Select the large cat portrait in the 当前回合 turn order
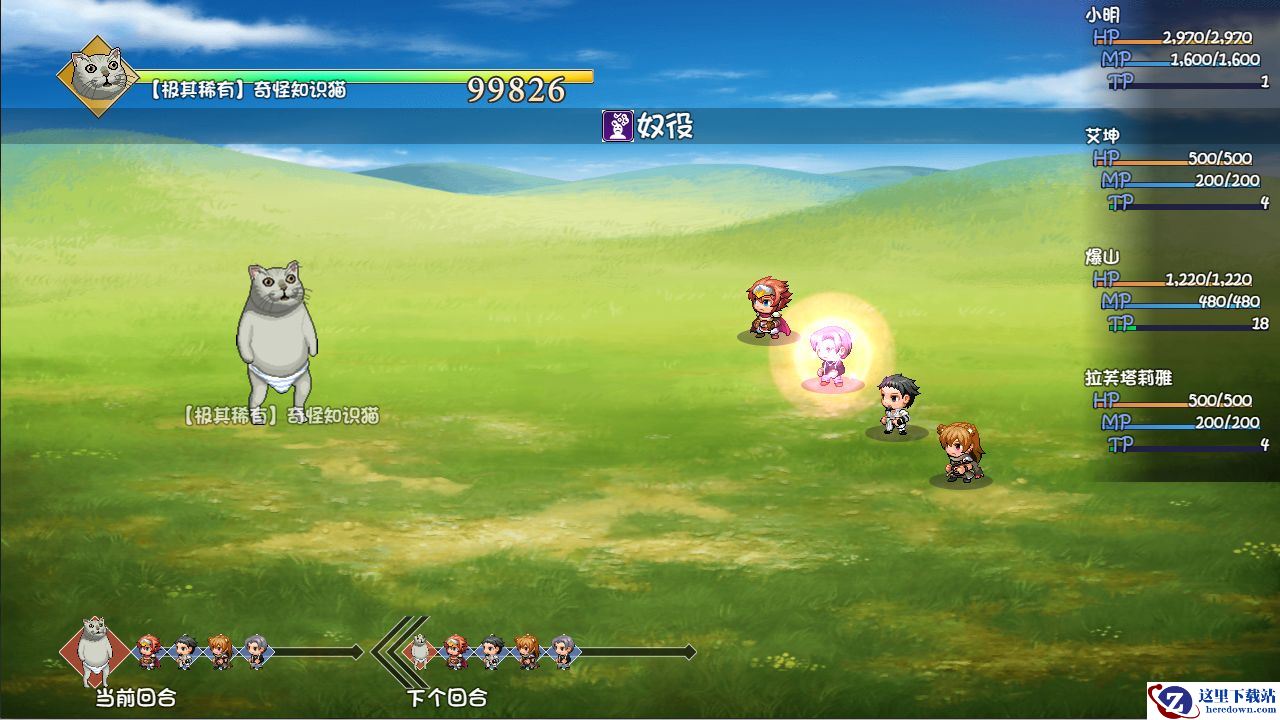Screen dimensions: 1280x720 click(x=94, y=648)
